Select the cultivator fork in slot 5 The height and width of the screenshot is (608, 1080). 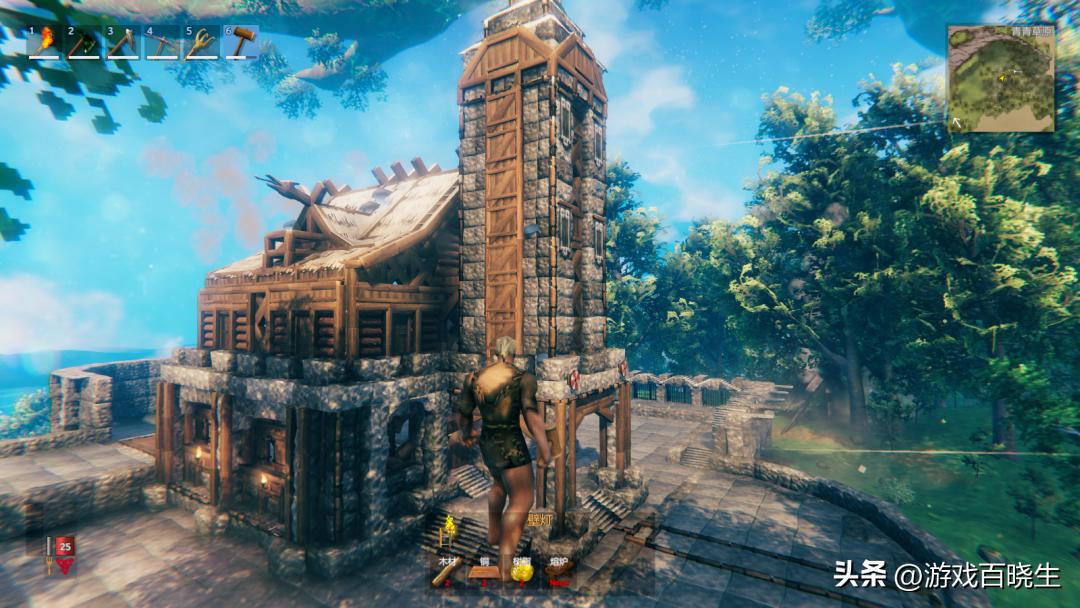[201, 43]
